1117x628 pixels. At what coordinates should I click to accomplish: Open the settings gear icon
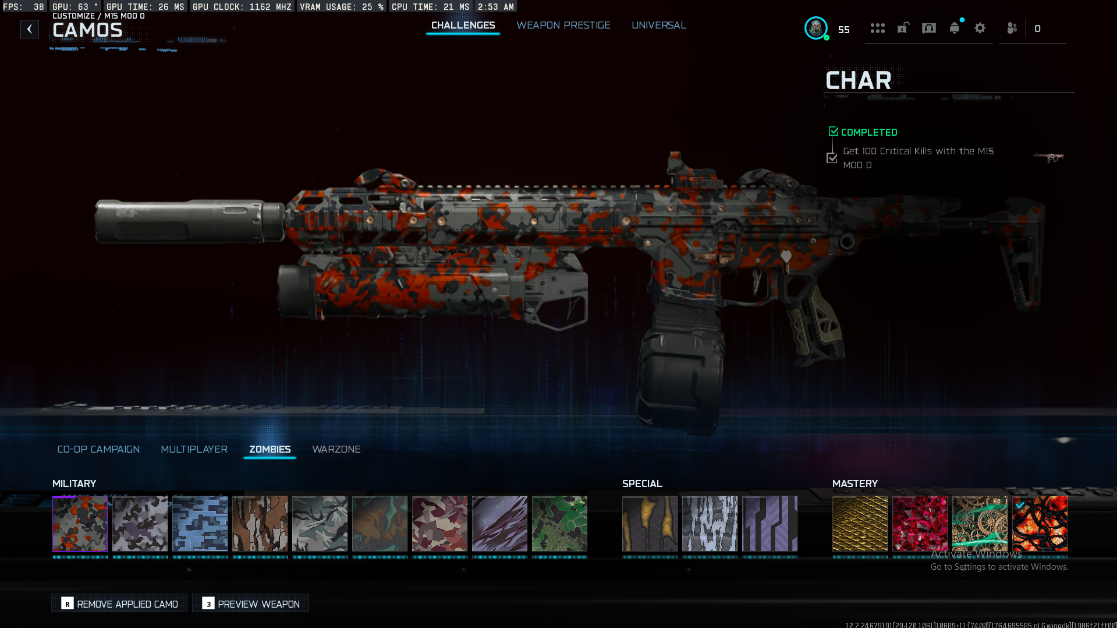point(979,28)
